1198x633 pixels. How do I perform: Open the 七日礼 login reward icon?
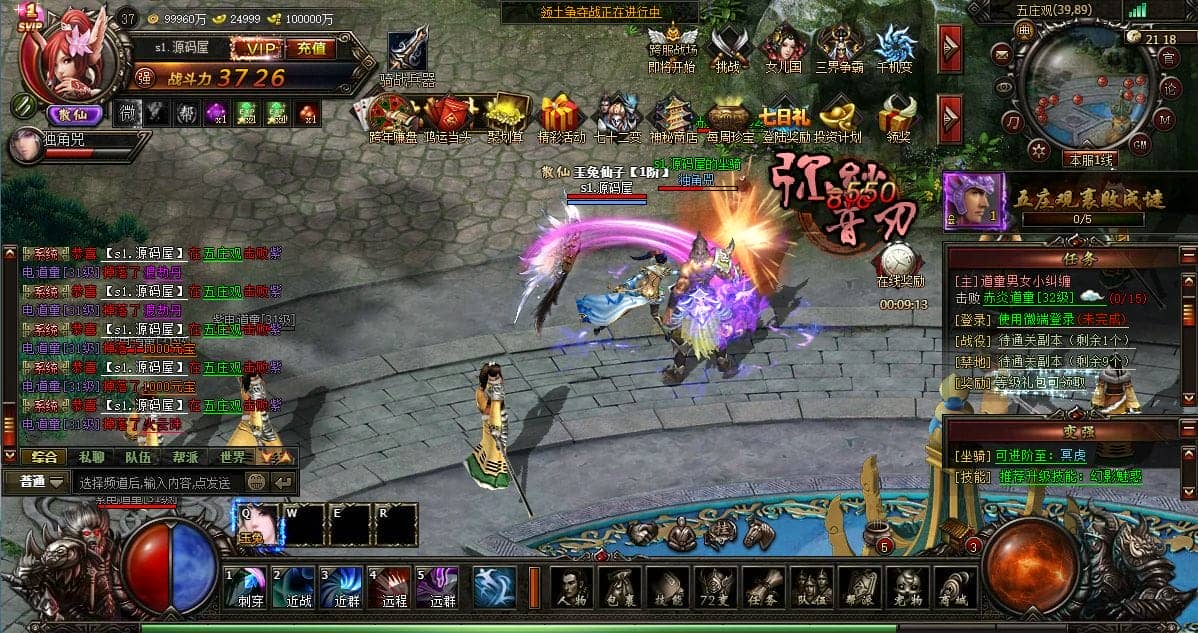784,113
